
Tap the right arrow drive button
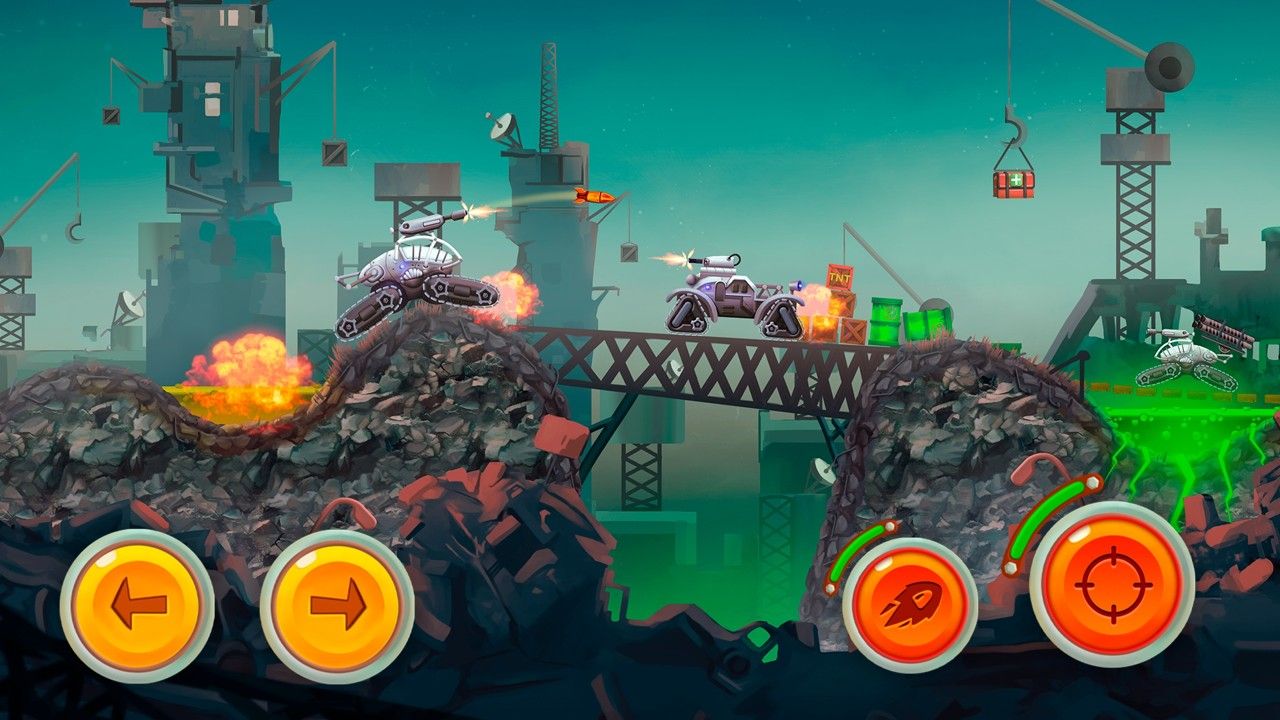click(337, 606)
